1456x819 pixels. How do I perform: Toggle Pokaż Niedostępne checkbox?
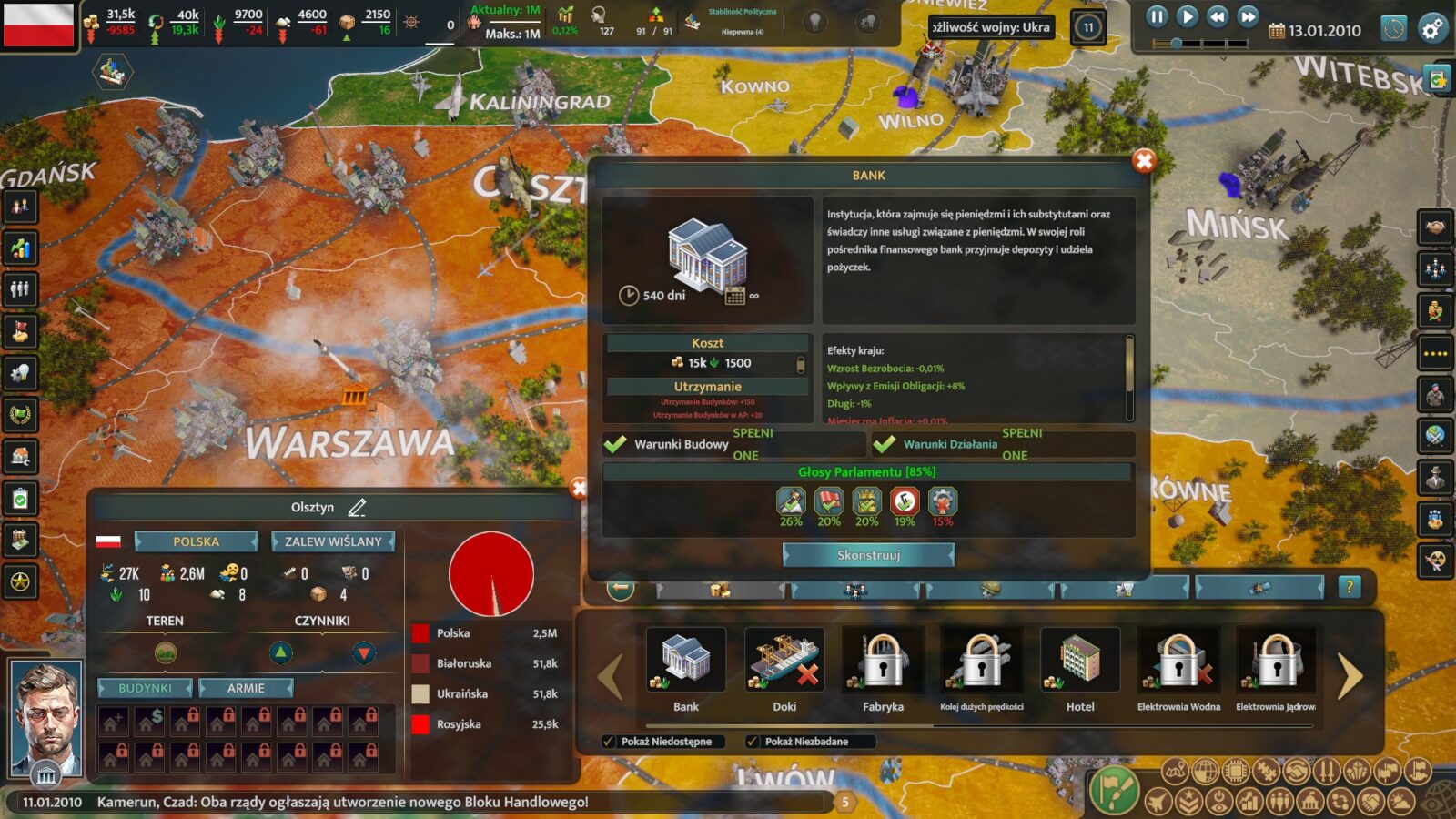pyautogui.click(x=609, y=742)
